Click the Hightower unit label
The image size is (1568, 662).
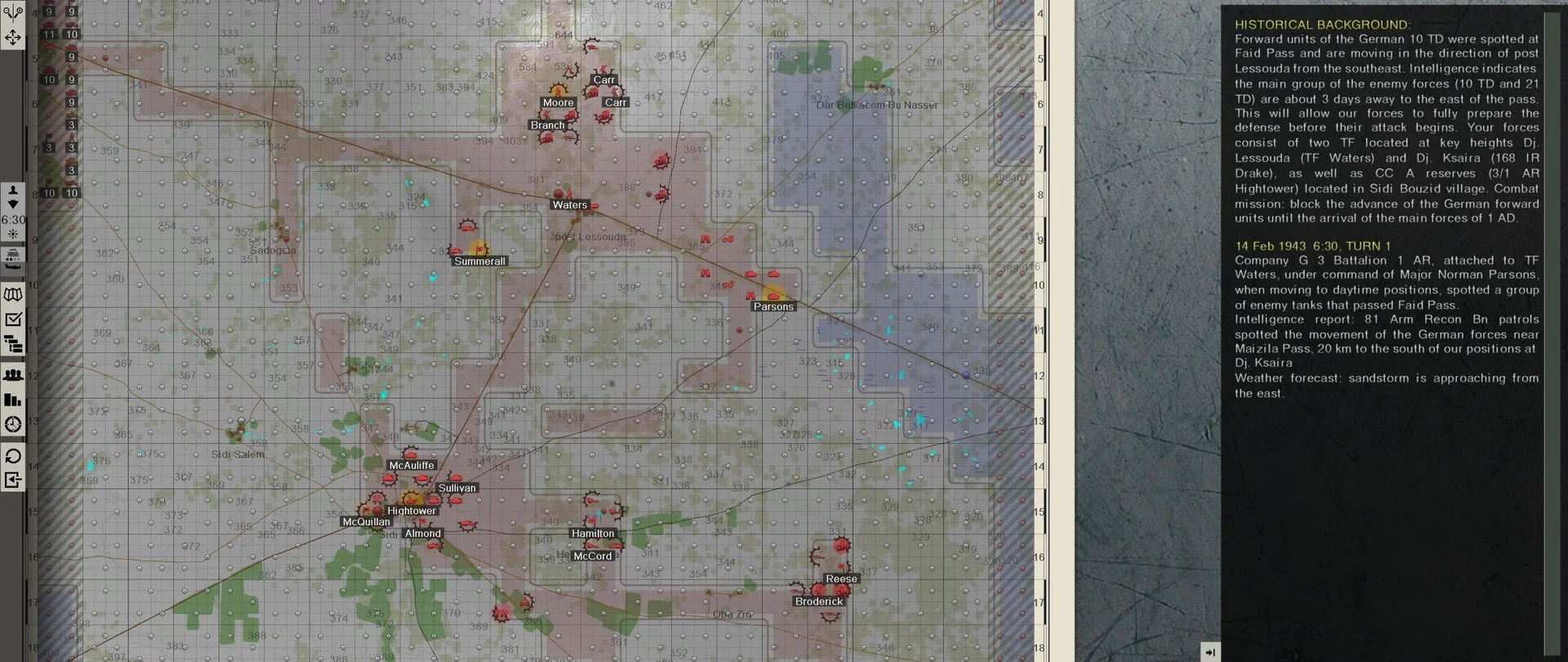point(412,510)
